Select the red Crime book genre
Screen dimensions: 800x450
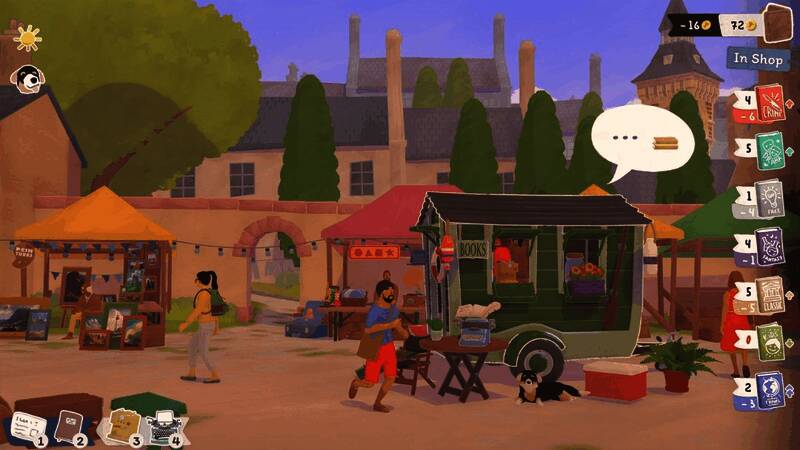770,103
